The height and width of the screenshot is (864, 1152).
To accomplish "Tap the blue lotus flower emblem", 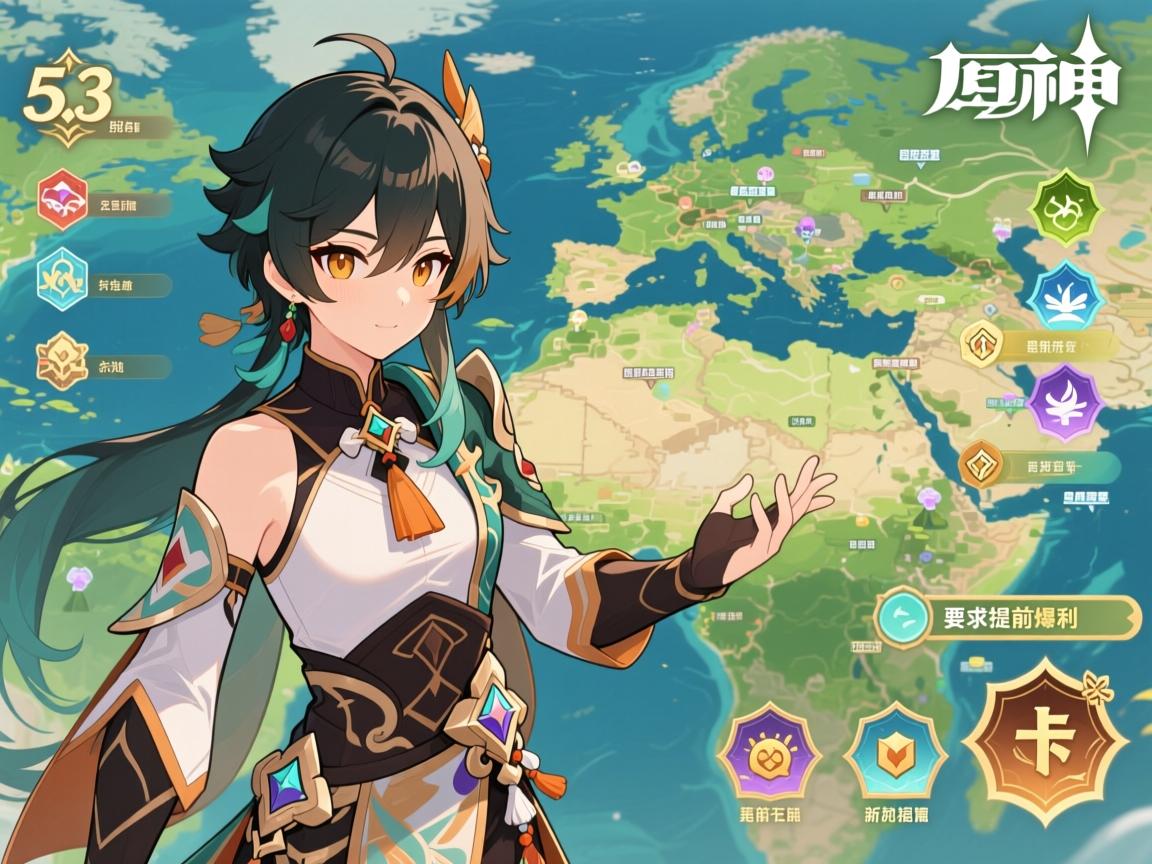I will tap(1065, 296).
